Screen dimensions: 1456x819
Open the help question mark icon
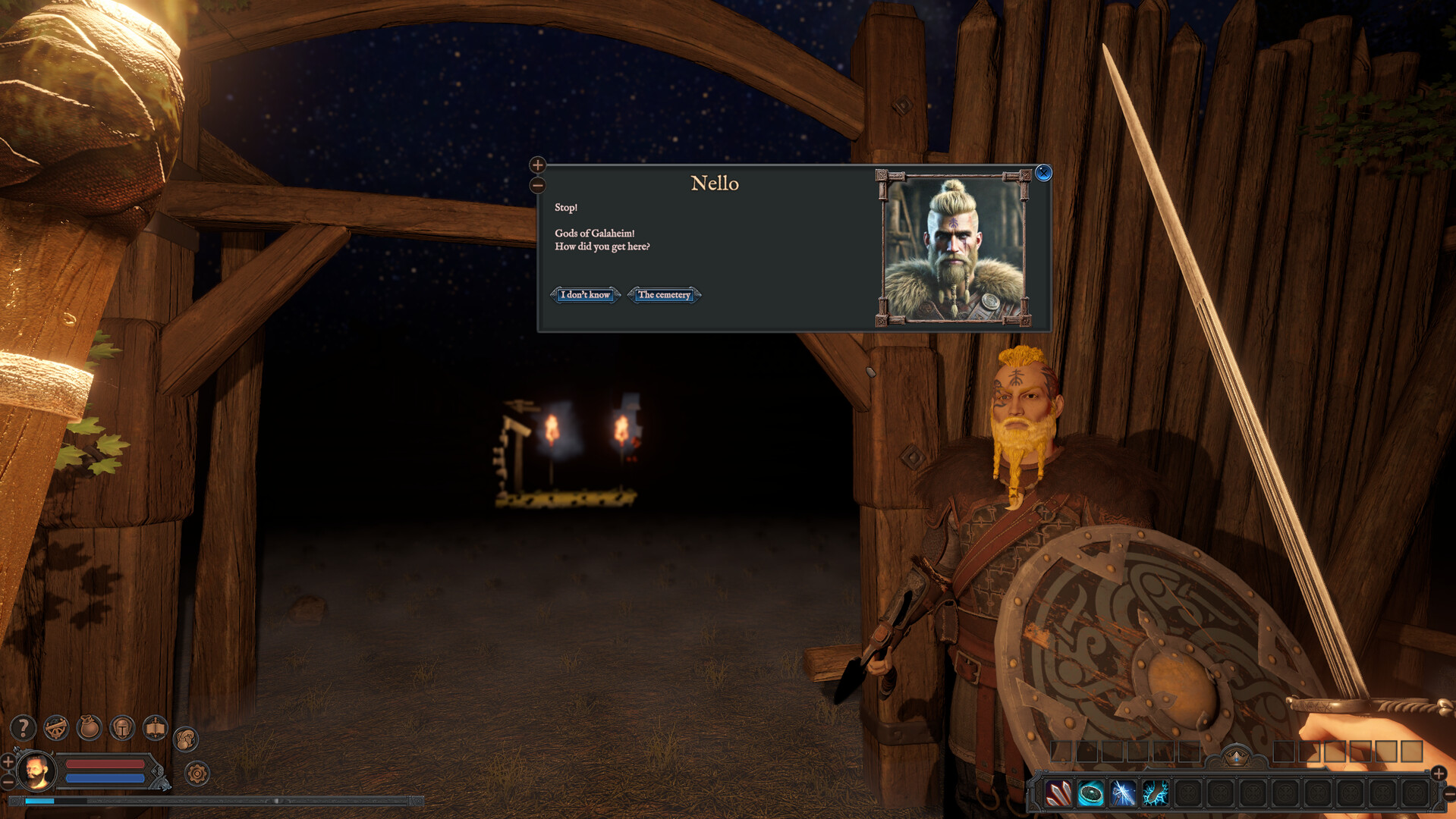coord(23,728)
